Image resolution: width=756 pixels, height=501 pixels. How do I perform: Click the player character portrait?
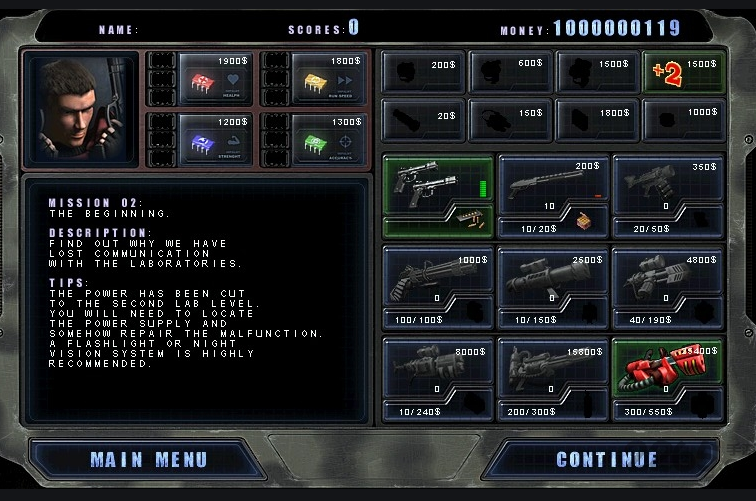tap(82, 110)
